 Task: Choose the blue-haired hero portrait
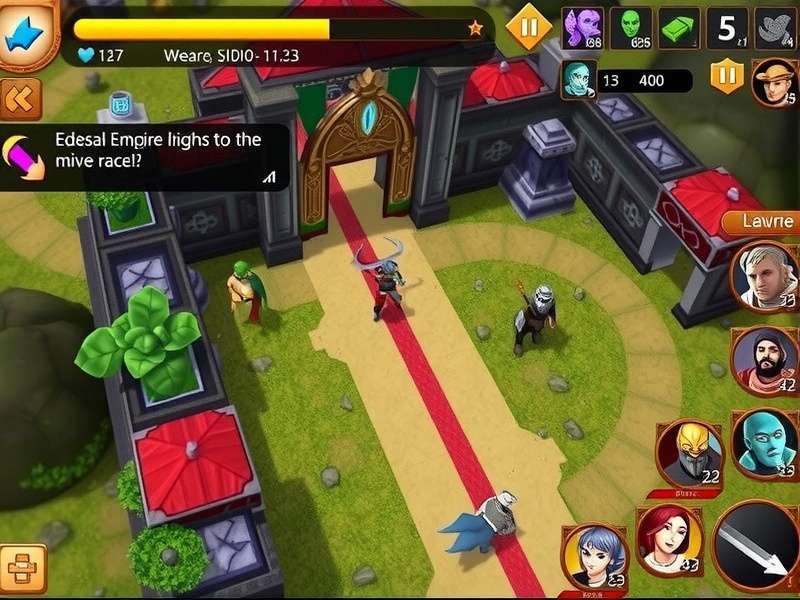pyautogui.click(x=595, y=555)
